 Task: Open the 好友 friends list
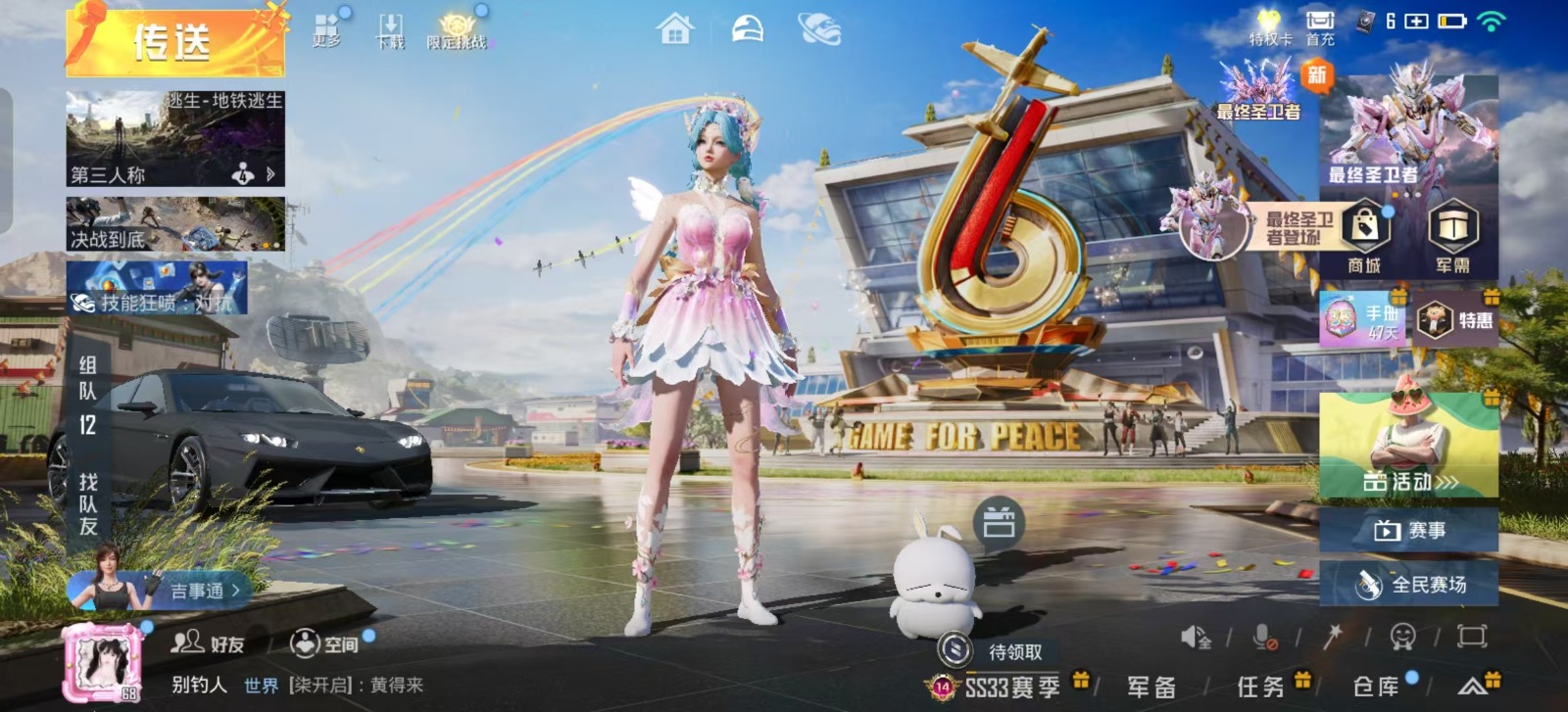click(x=208, y=643)
